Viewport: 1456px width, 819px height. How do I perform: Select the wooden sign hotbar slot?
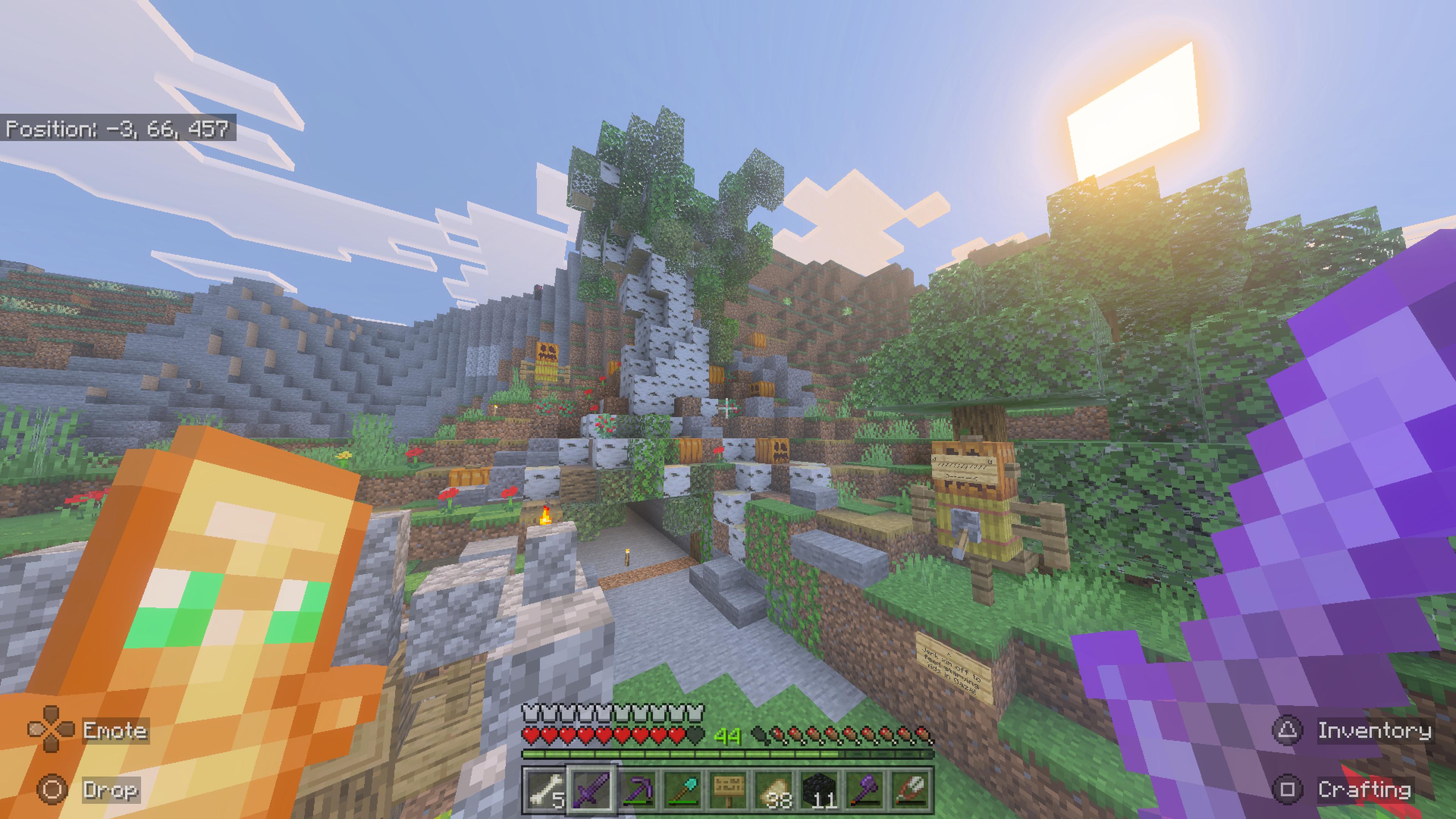coord(728,789)
